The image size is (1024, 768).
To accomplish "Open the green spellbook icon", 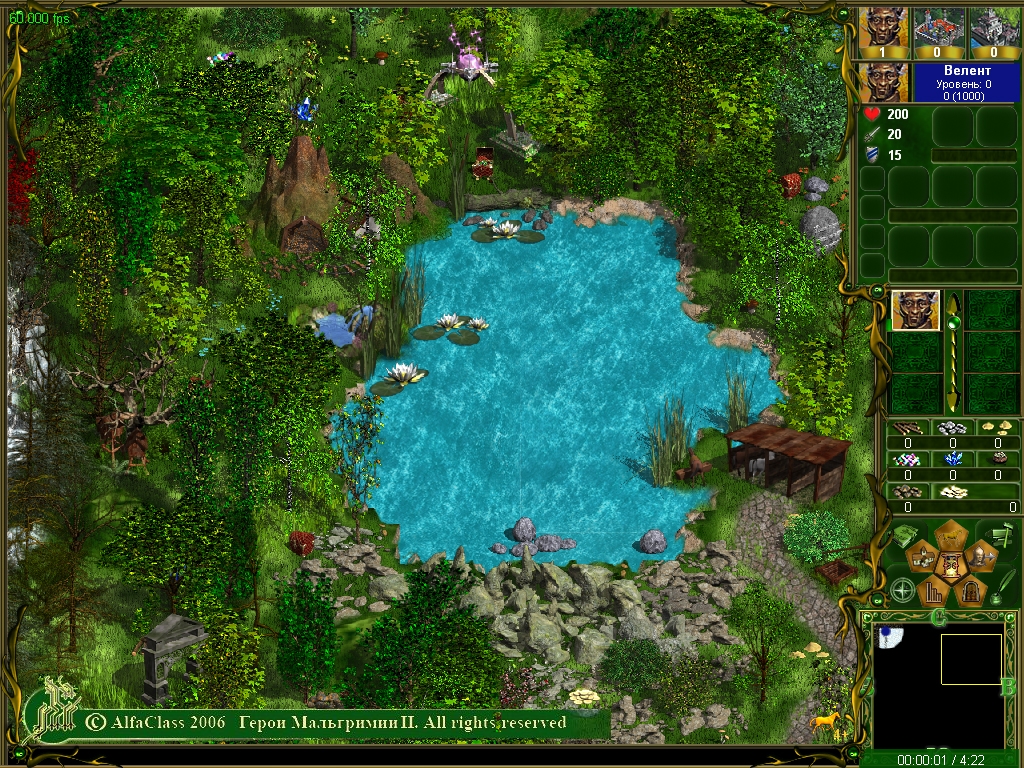I will [x=905, y=534].
